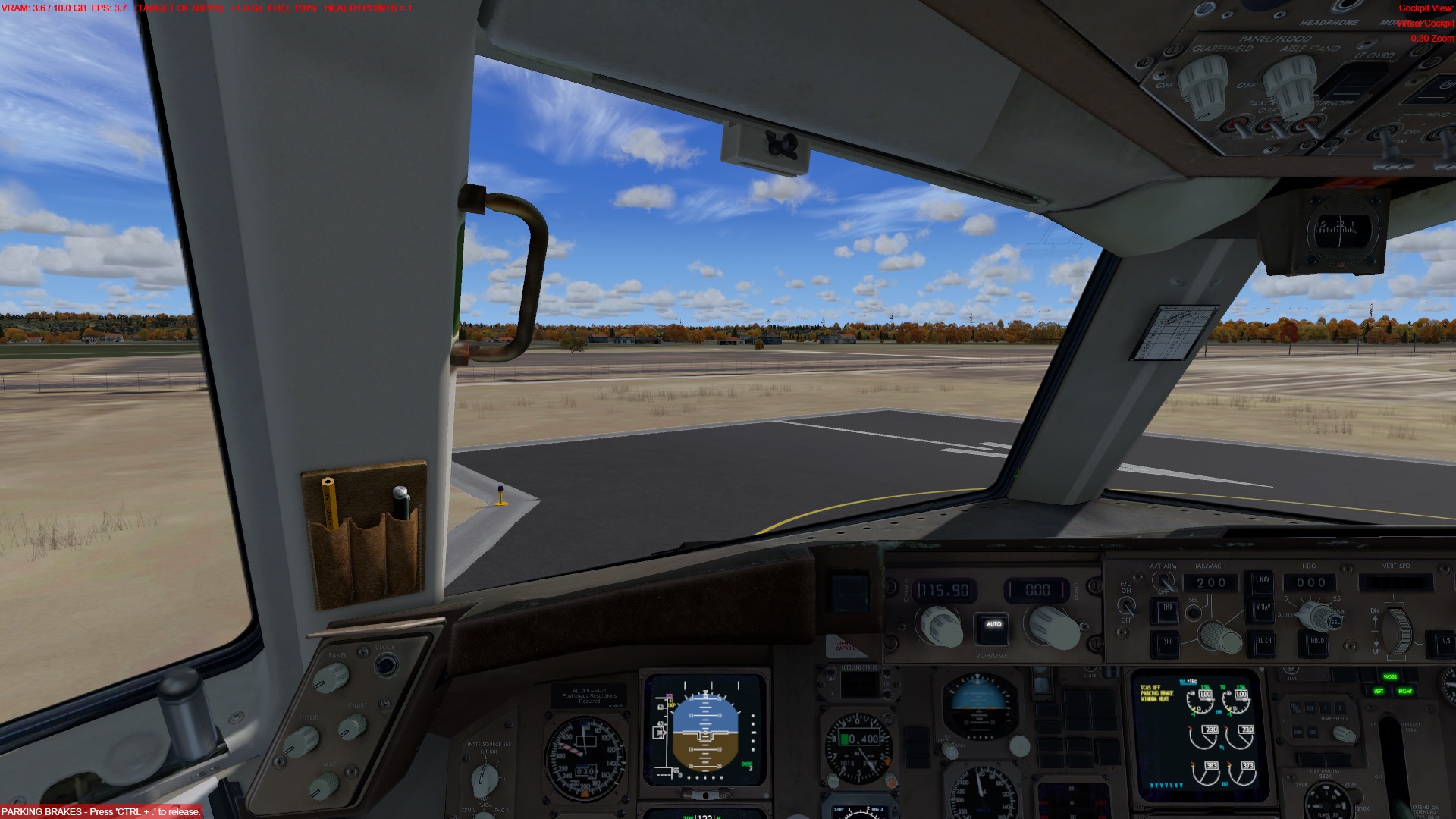Click the V/S mode button
Viewport: 1456px width, 819px height.
[1445, 642]
